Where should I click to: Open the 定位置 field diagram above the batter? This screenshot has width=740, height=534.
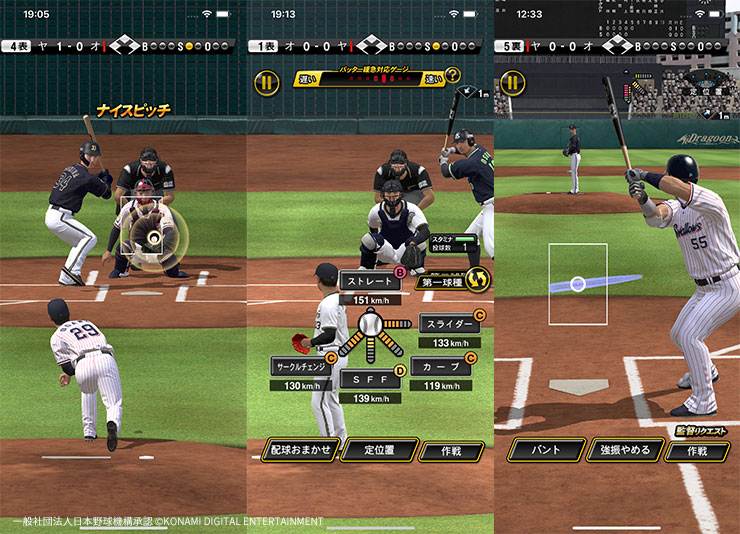pyautogui.click(x=705, y=89)
